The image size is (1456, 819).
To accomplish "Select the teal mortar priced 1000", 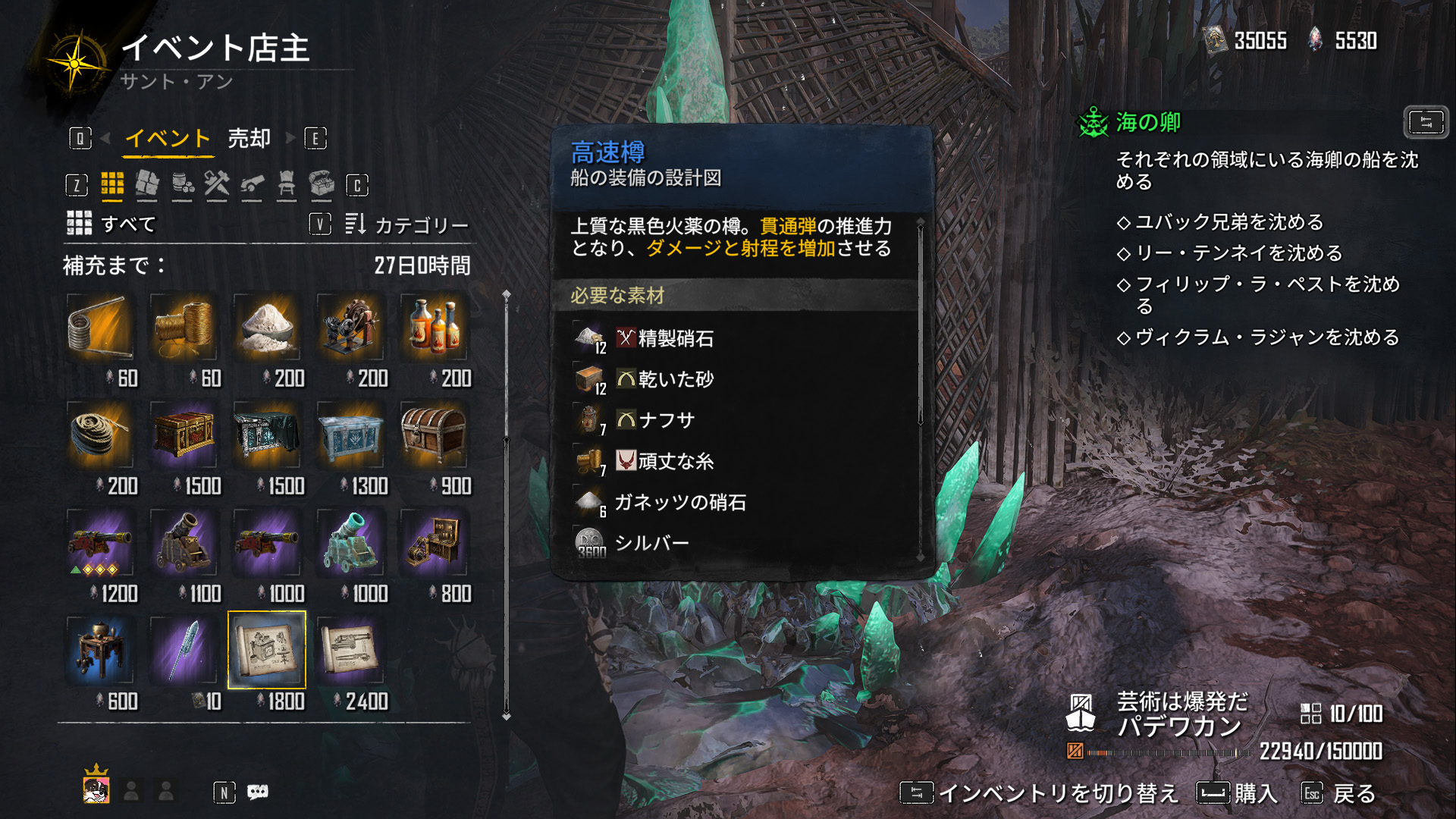I will [350, 543].
